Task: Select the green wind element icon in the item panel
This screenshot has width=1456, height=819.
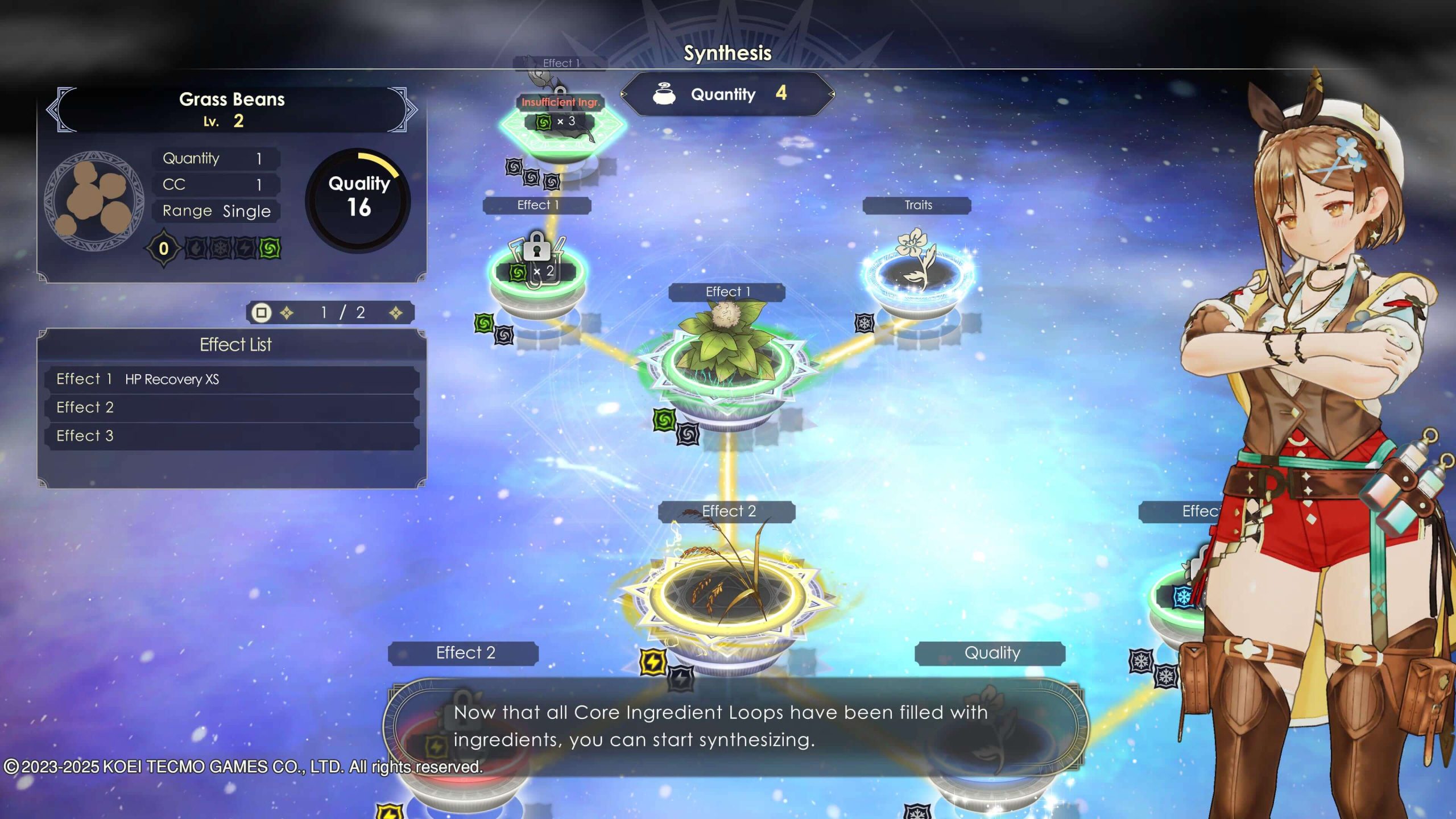Action: tap(269, 249)
